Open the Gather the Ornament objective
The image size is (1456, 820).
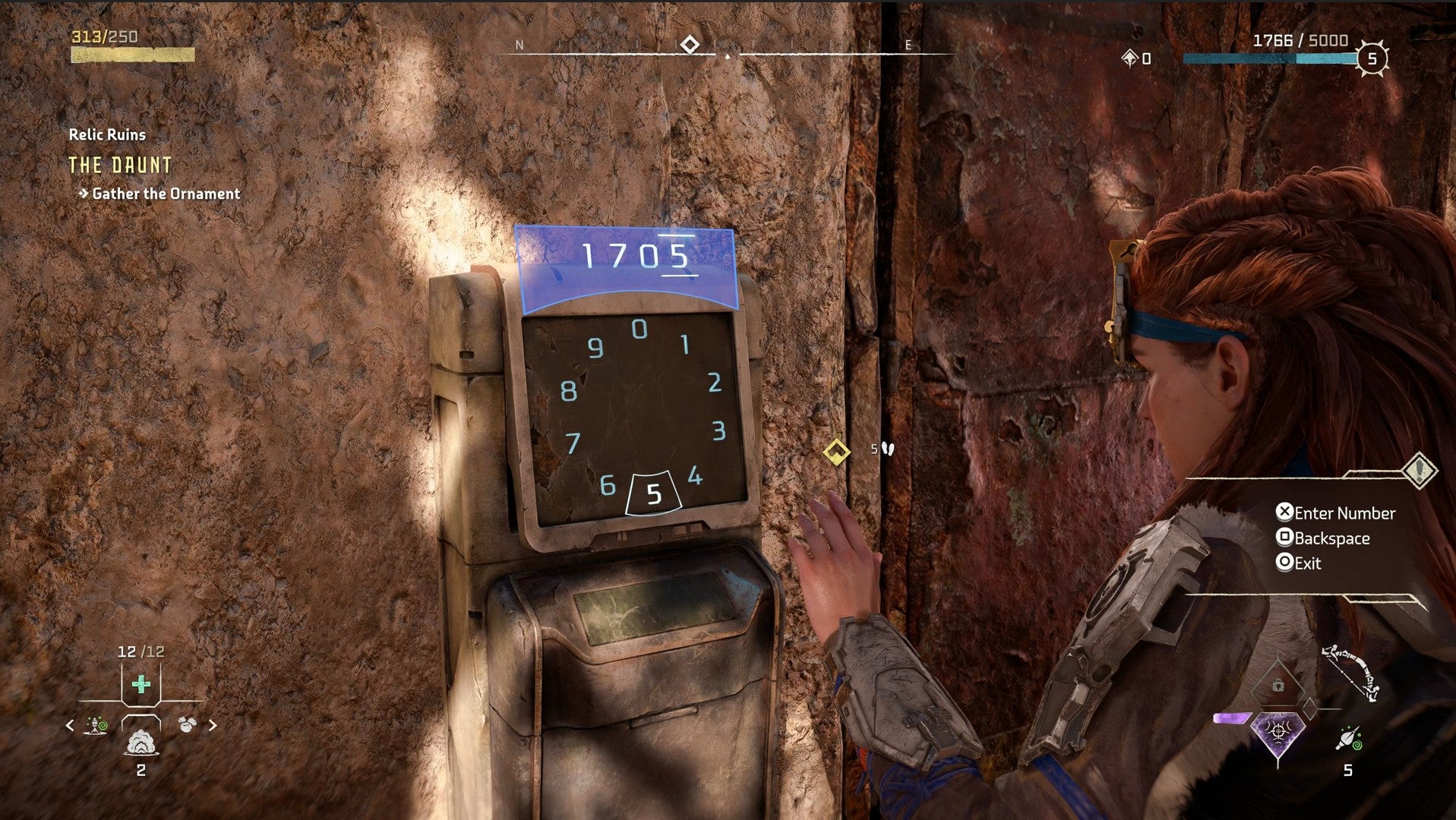coord(166,194)
